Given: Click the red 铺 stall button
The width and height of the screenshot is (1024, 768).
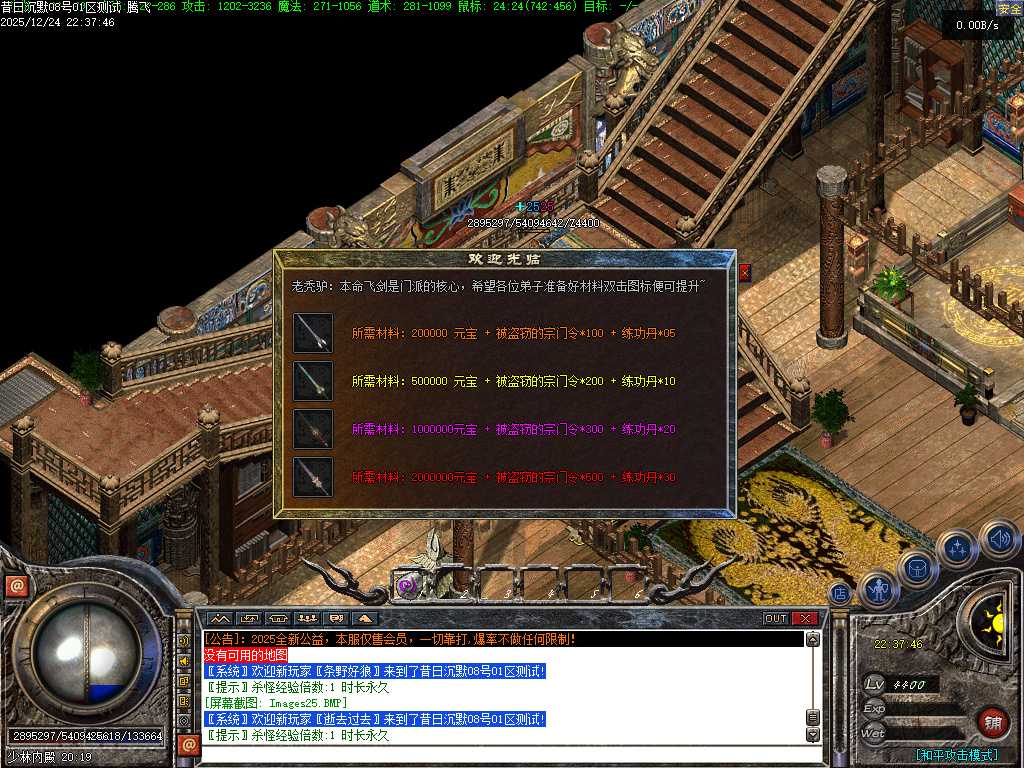Looking at the screenshot, I should point(993,722).
